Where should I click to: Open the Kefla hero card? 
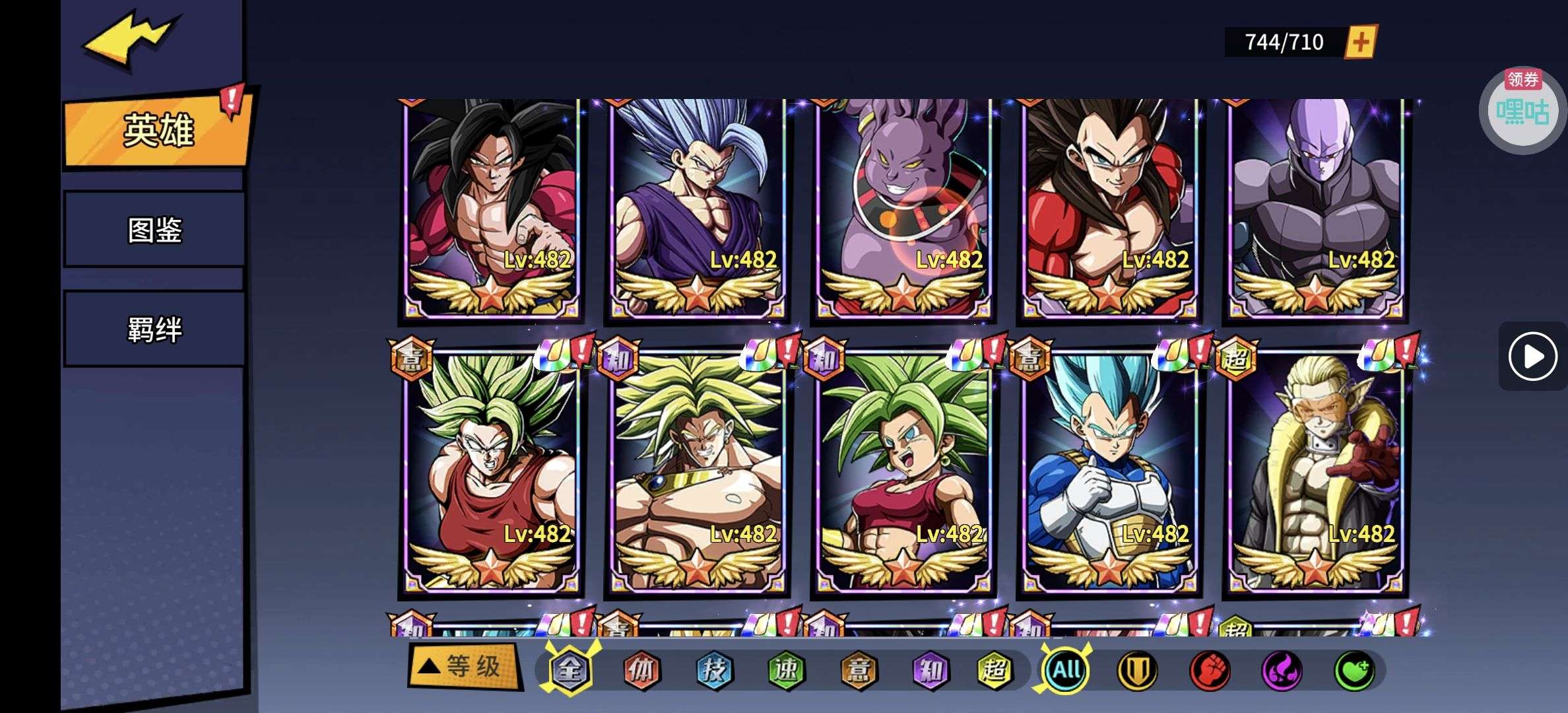(903, 472)
